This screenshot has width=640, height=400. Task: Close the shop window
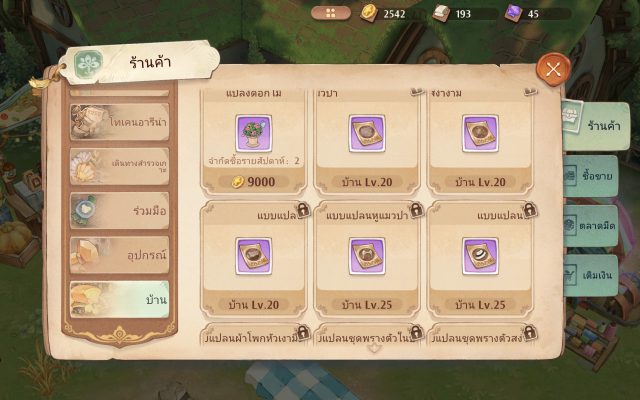point(552,69)
